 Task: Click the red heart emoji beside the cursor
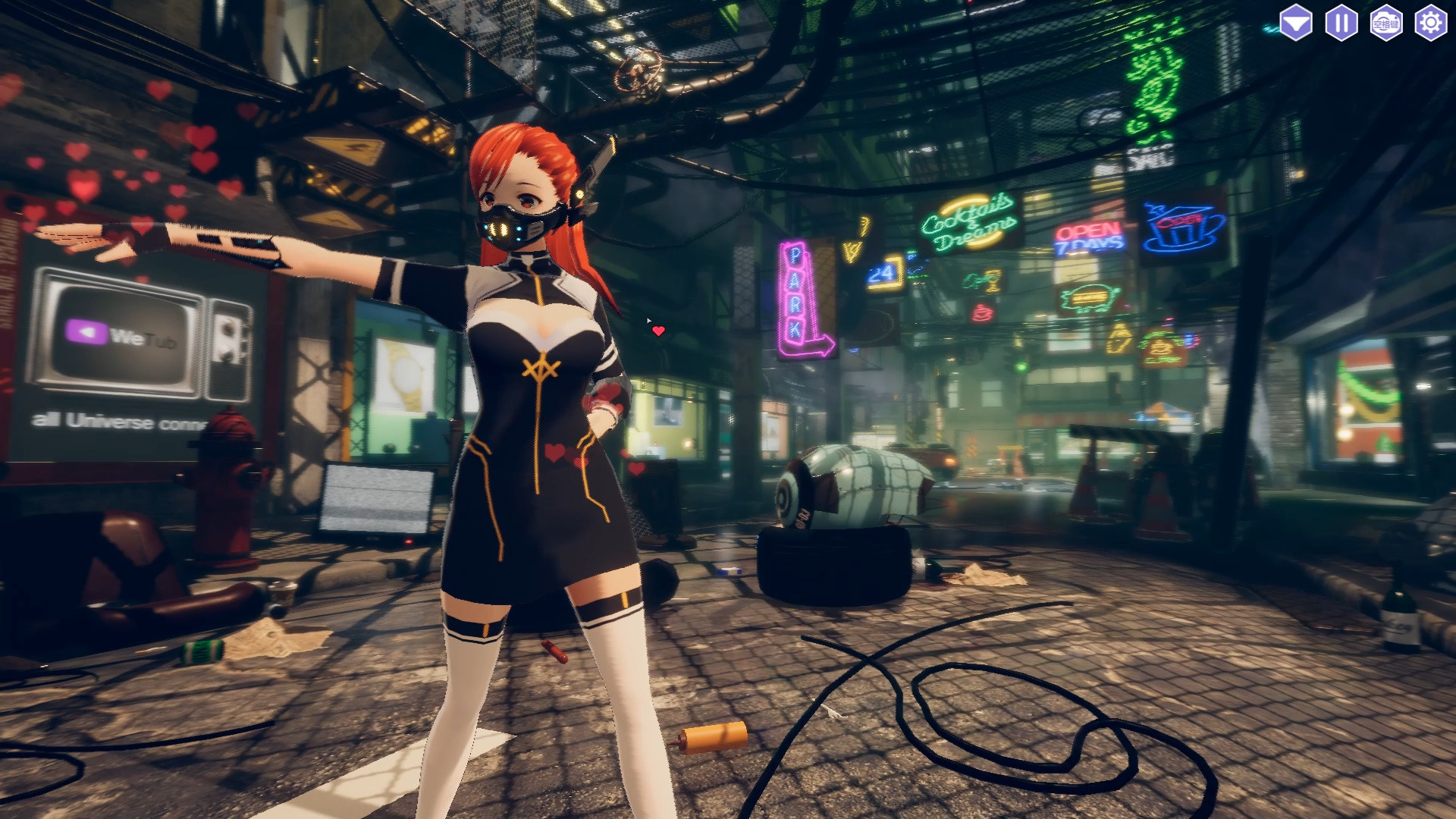click(659, 330)
